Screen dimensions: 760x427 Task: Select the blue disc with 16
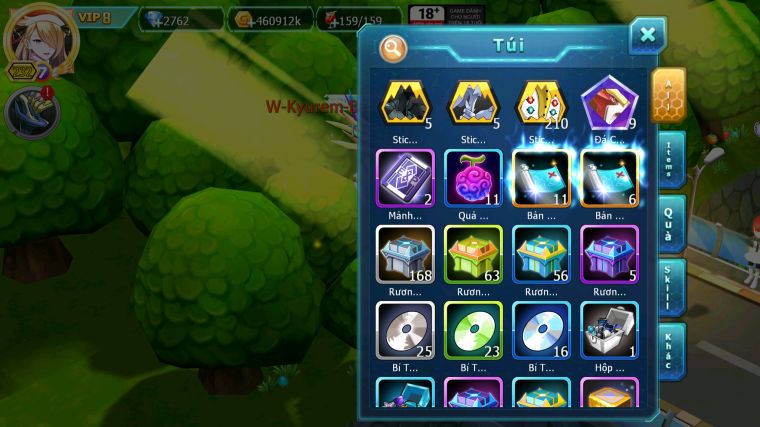541,331
